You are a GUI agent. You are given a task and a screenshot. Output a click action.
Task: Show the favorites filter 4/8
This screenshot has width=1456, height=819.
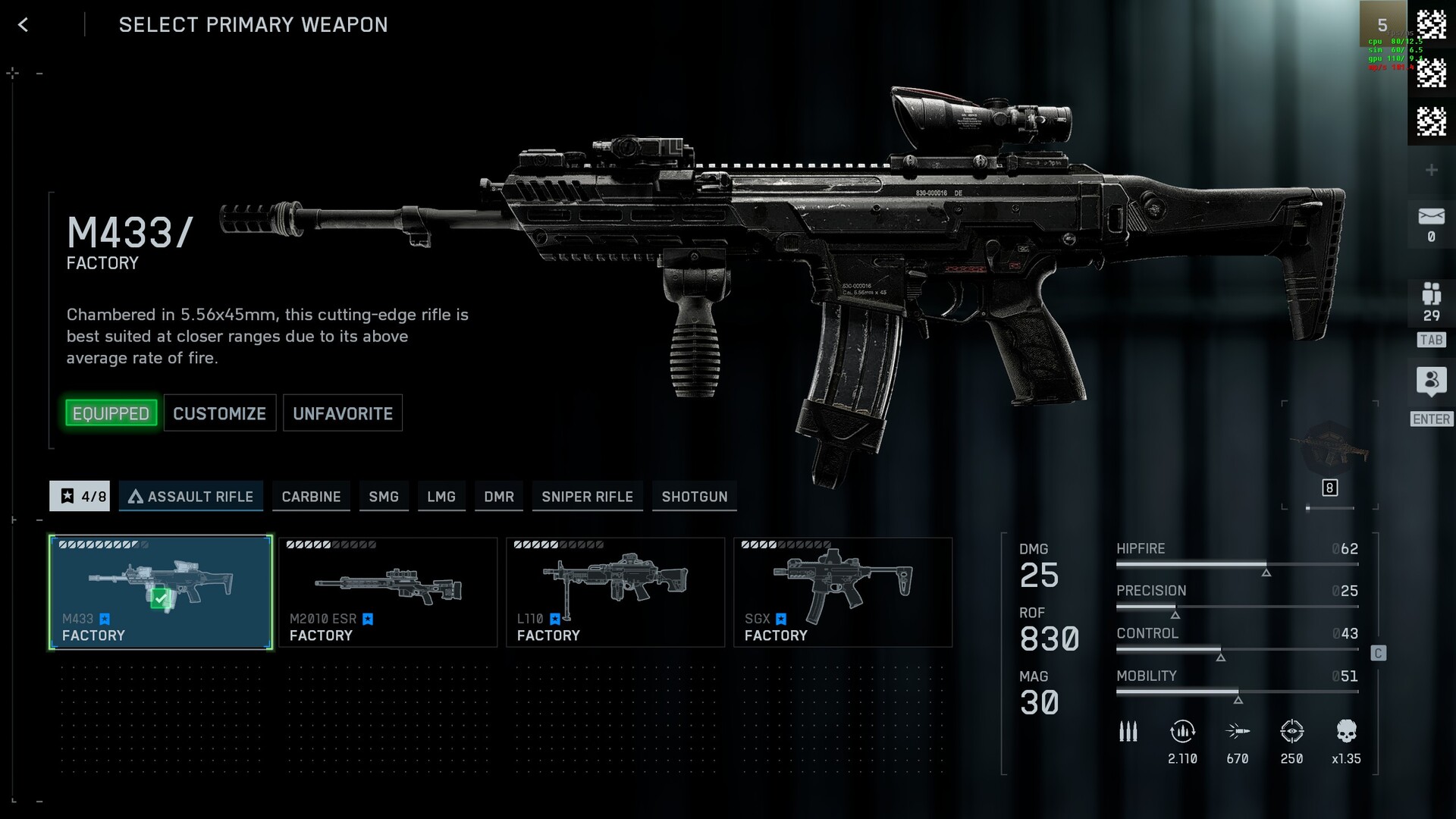click(80, 496)
